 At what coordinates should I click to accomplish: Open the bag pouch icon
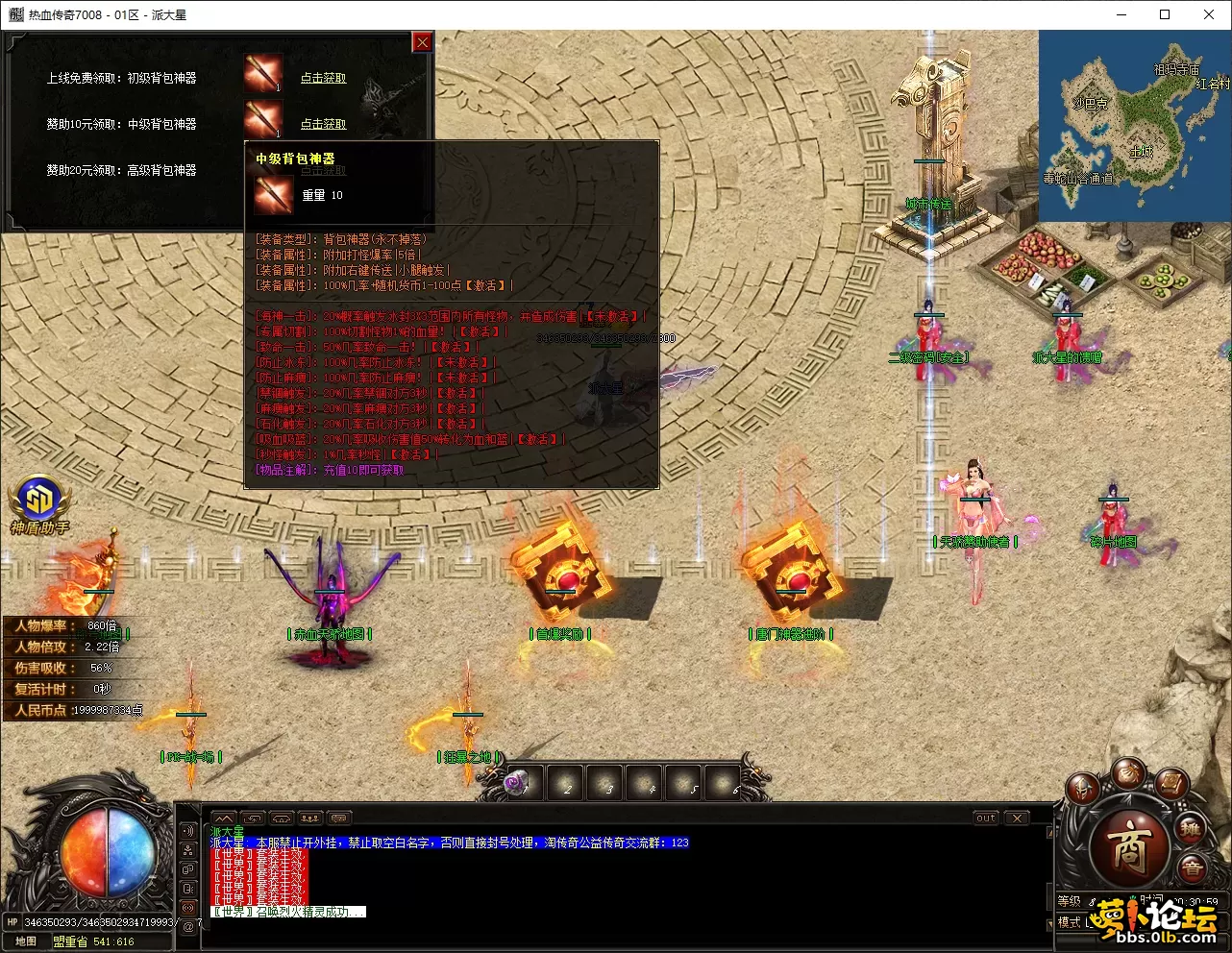pyautogui.click(x=1128, y=774)
